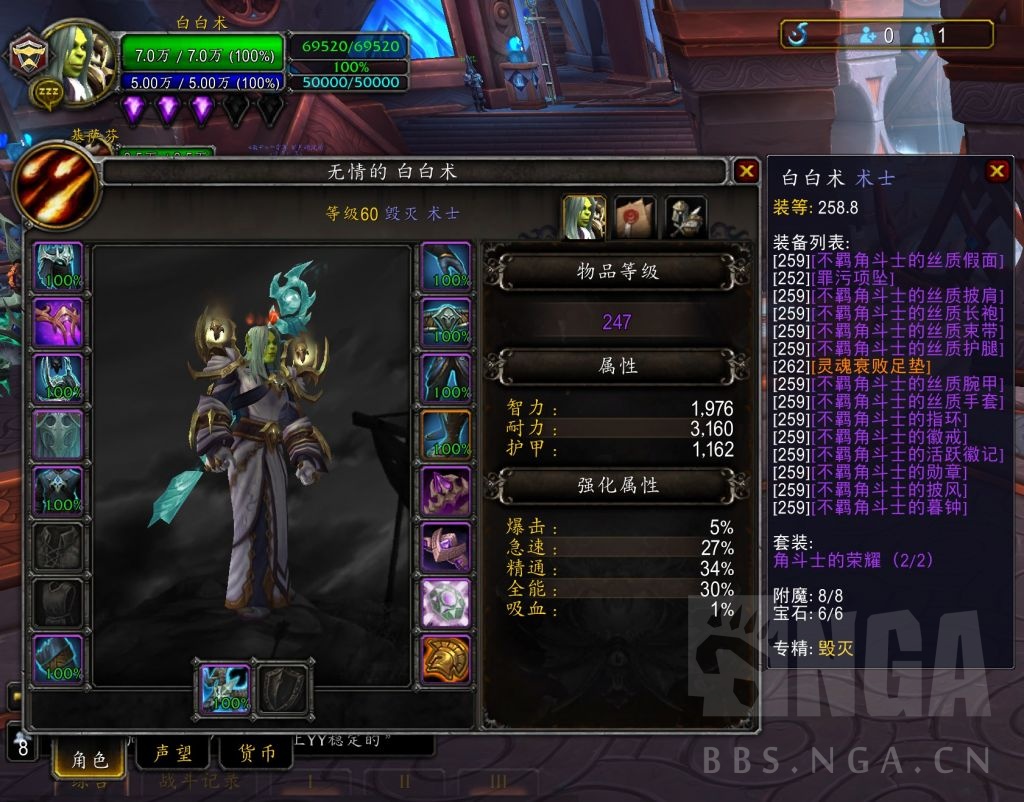1024x802 pixels.
Task: Click the golden helmet medallion trinket slot
Action: pyautogui.click(x=445, y=659)
